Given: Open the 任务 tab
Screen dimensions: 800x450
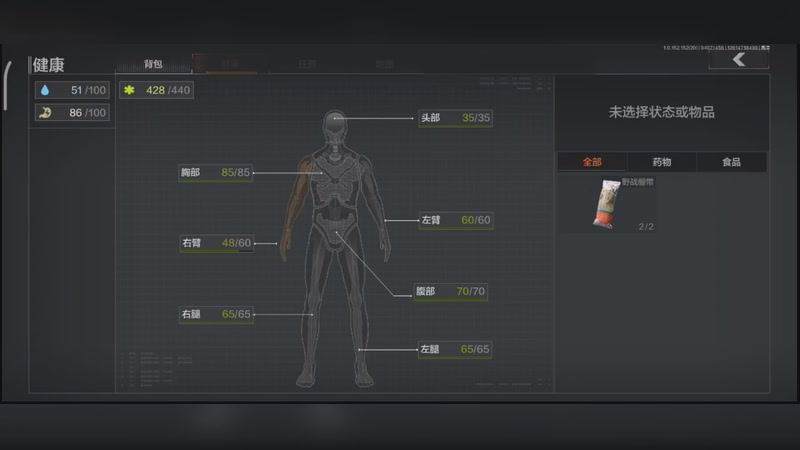Looking at the screenshot, I should [x=307, y=63].
